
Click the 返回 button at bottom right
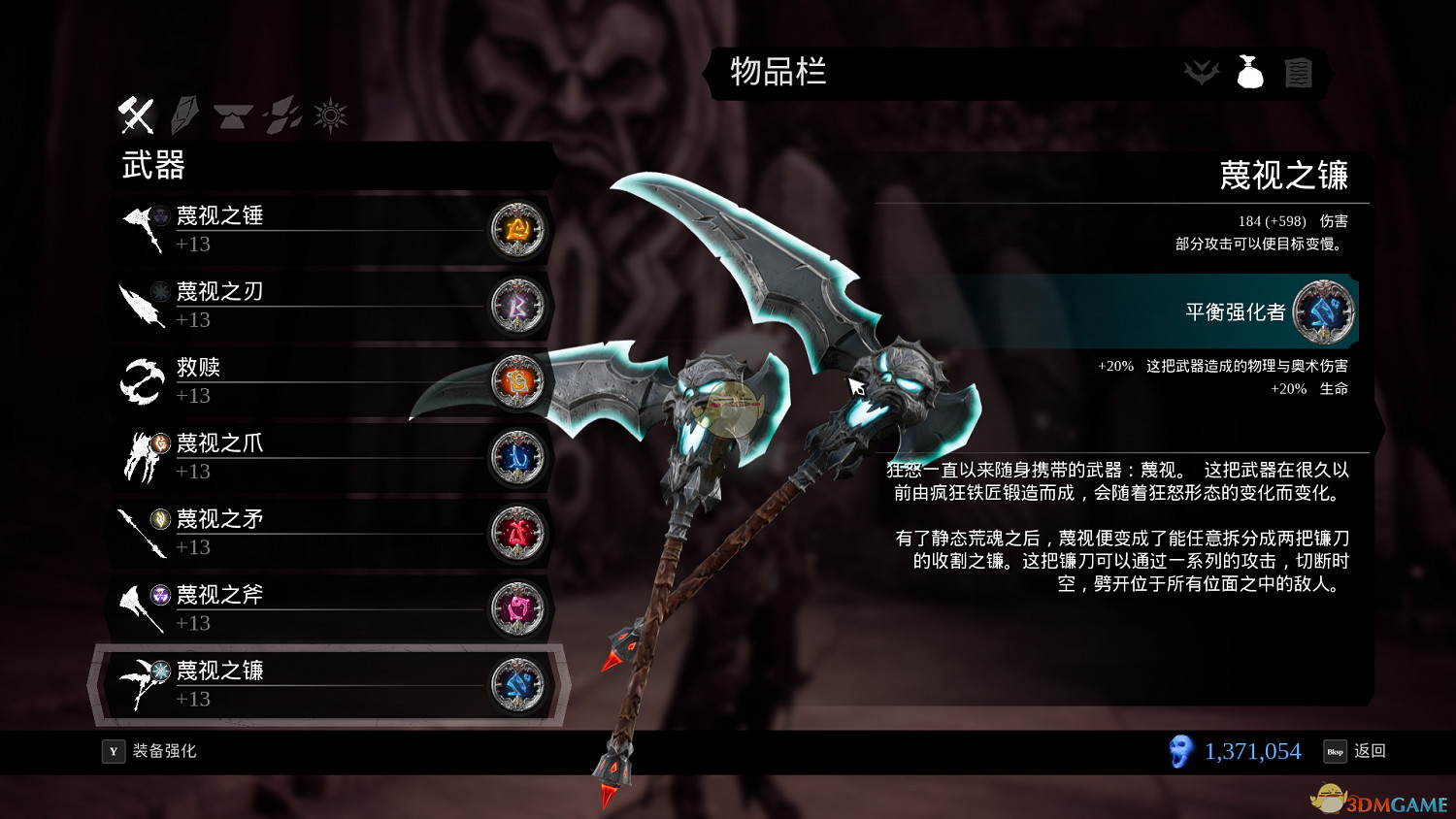click(1371, 750)
